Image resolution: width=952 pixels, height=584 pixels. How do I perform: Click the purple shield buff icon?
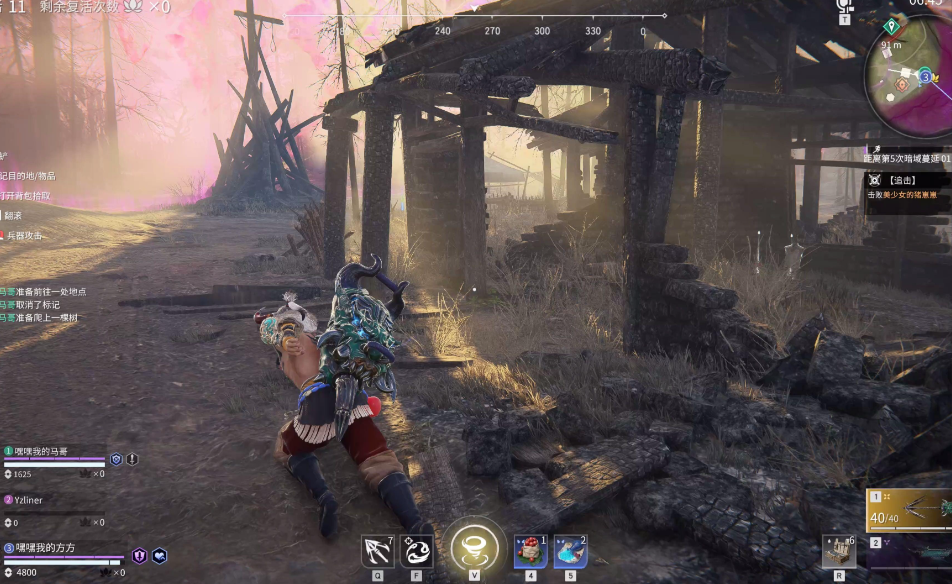[139, 555]
